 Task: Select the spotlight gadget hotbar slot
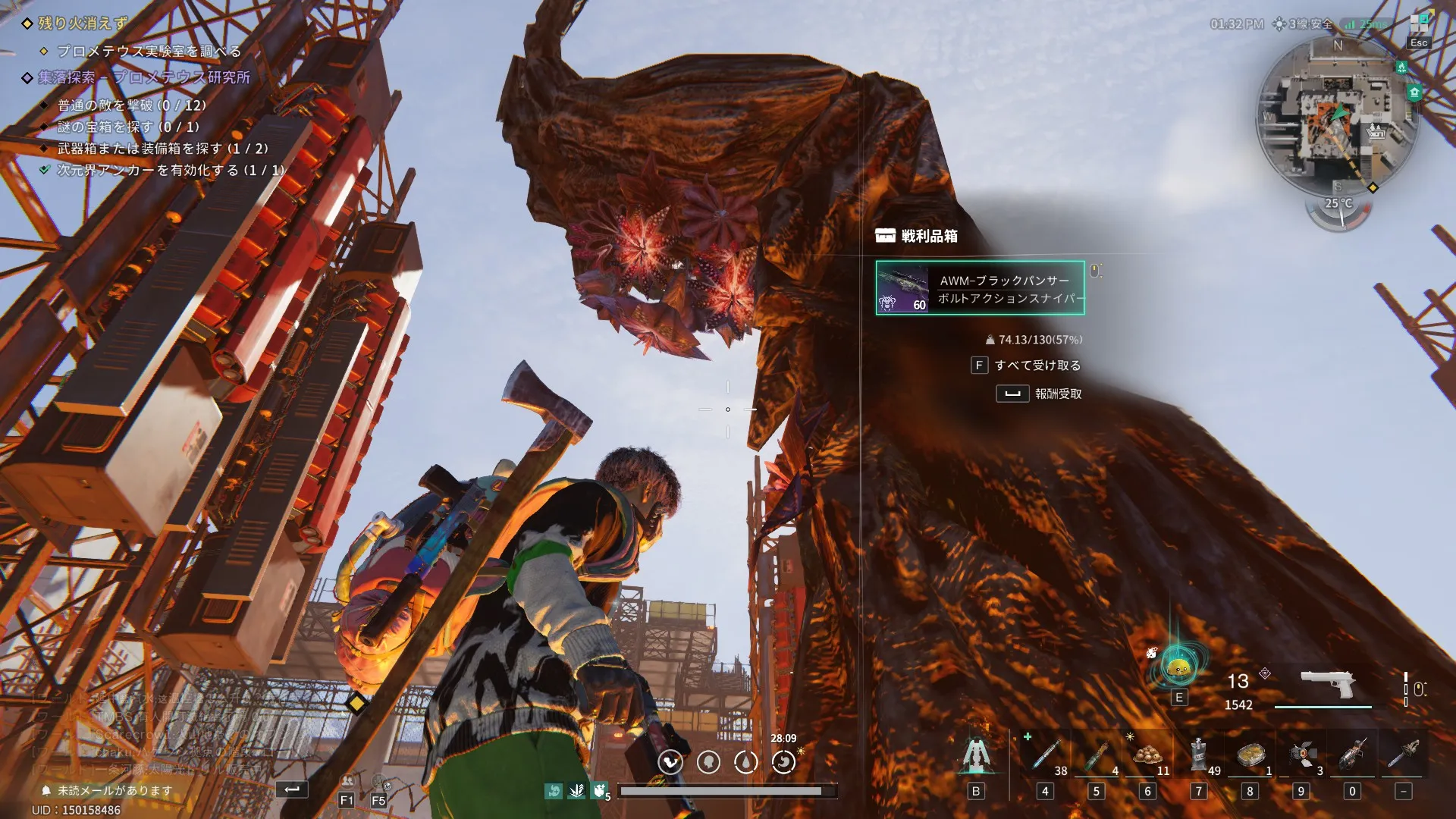tap(1301, 755)
